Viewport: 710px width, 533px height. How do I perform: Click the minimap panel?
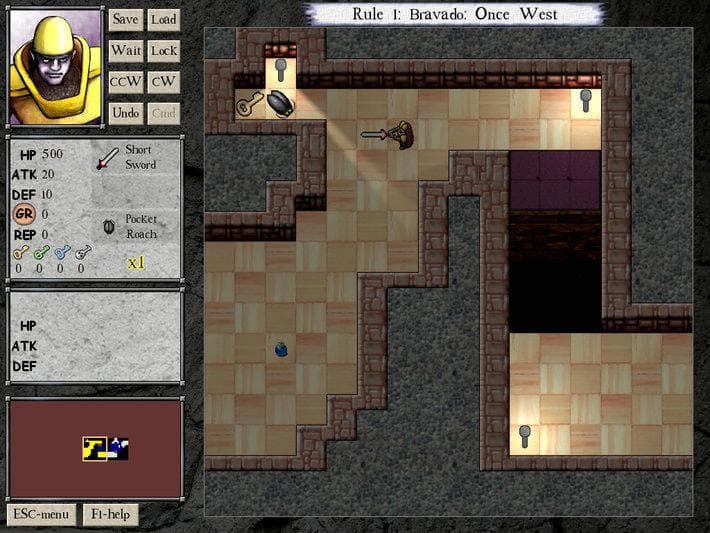click(x=96, y=448)
